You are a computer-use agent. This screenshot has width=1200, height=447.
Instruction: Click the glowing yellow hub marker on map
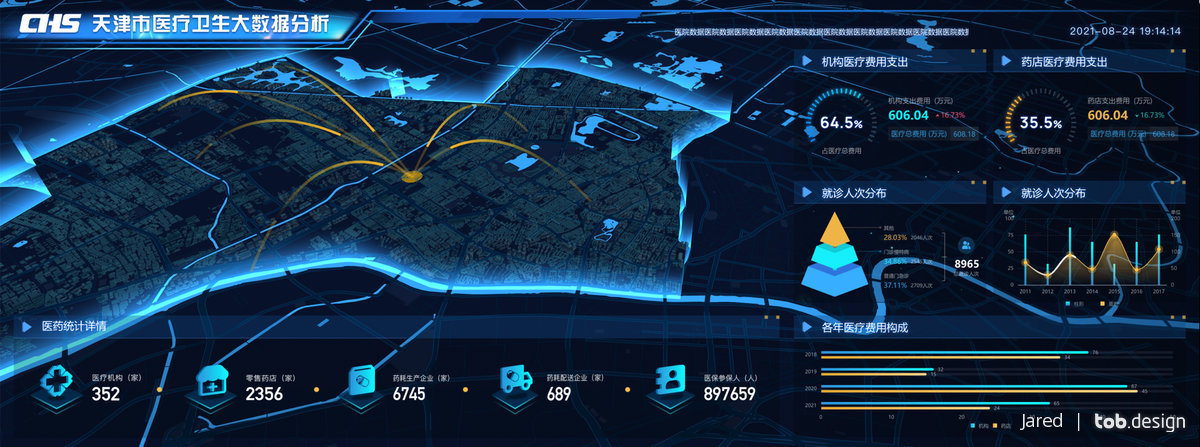(x=410, y=177)
